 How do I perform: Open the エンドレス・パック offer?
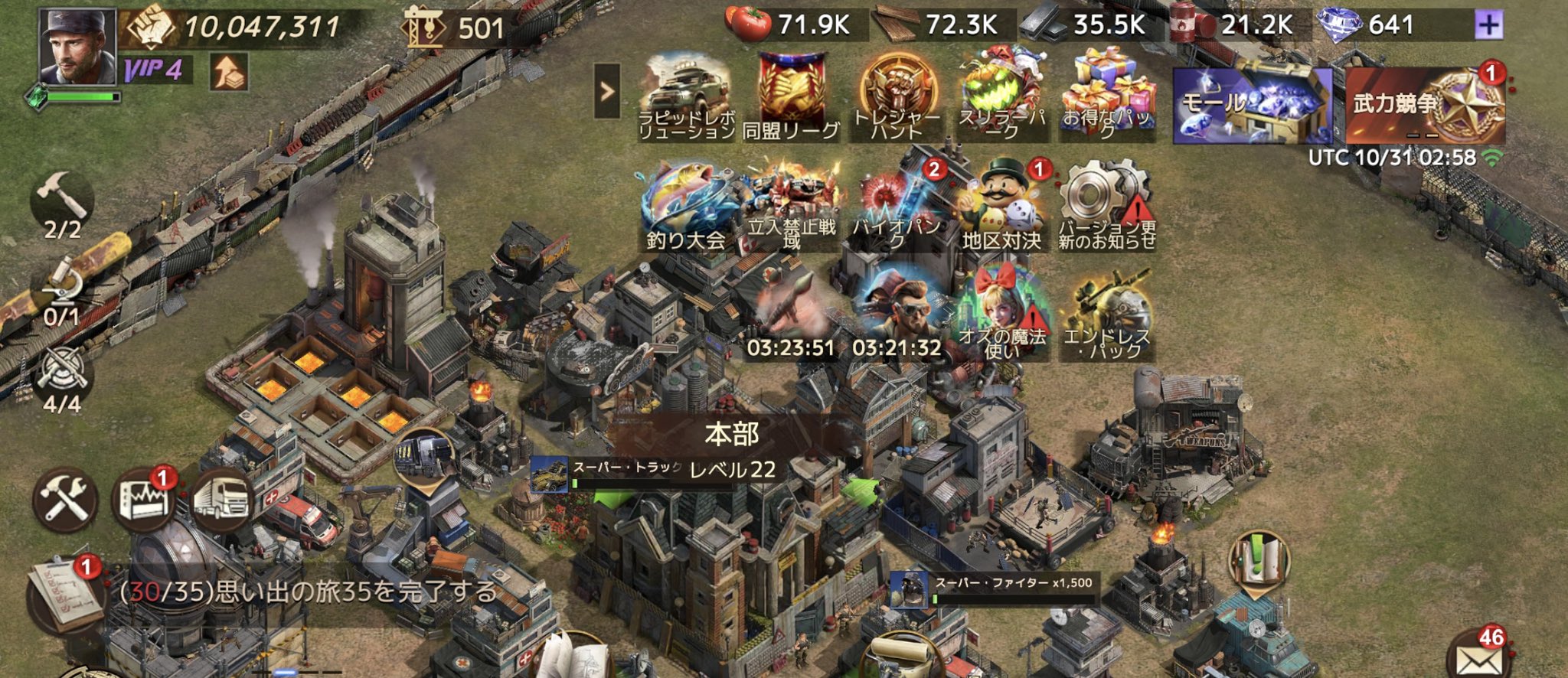click(x=1107, y=315)
